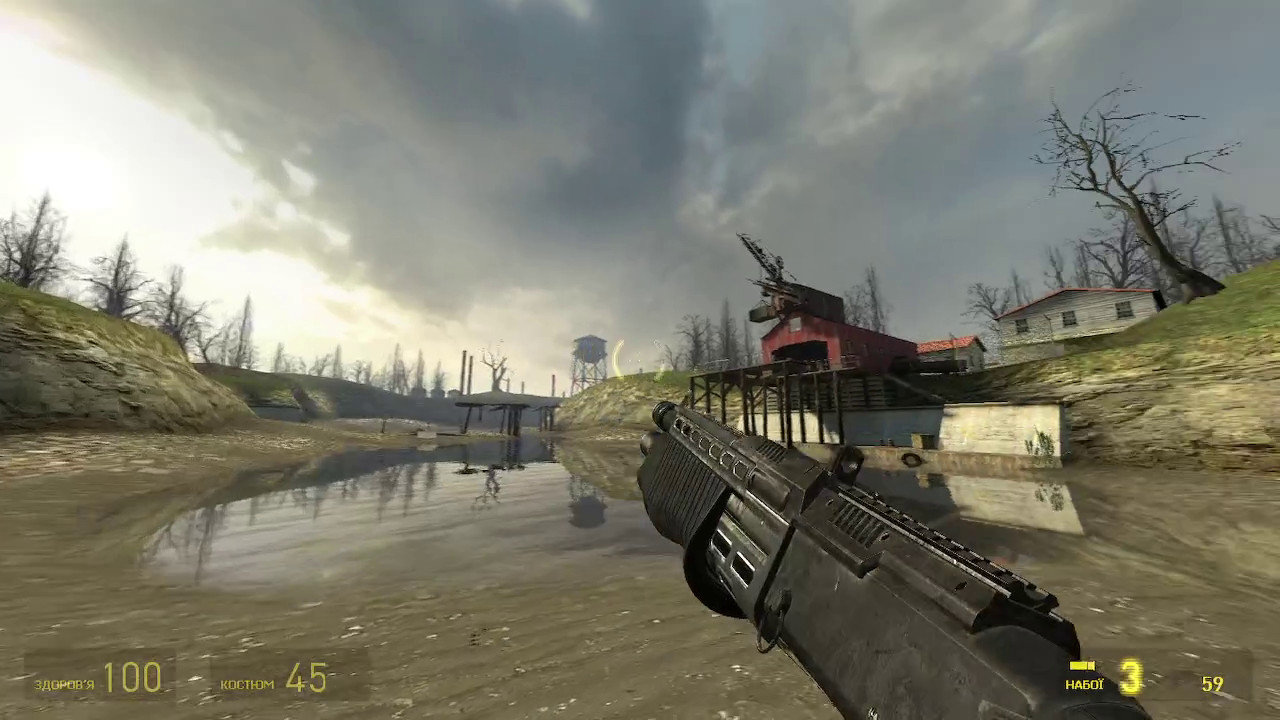Click the reserve ammo count 59
The width and height of the screenshot is (1280, 720).
click(x=1213, y=685)
